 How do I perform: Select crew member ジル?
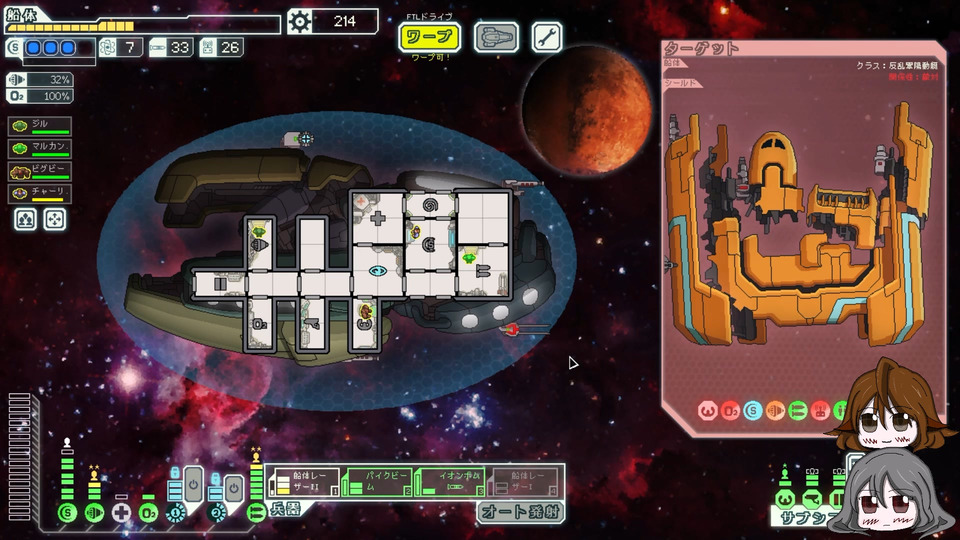tap(40, 126)
